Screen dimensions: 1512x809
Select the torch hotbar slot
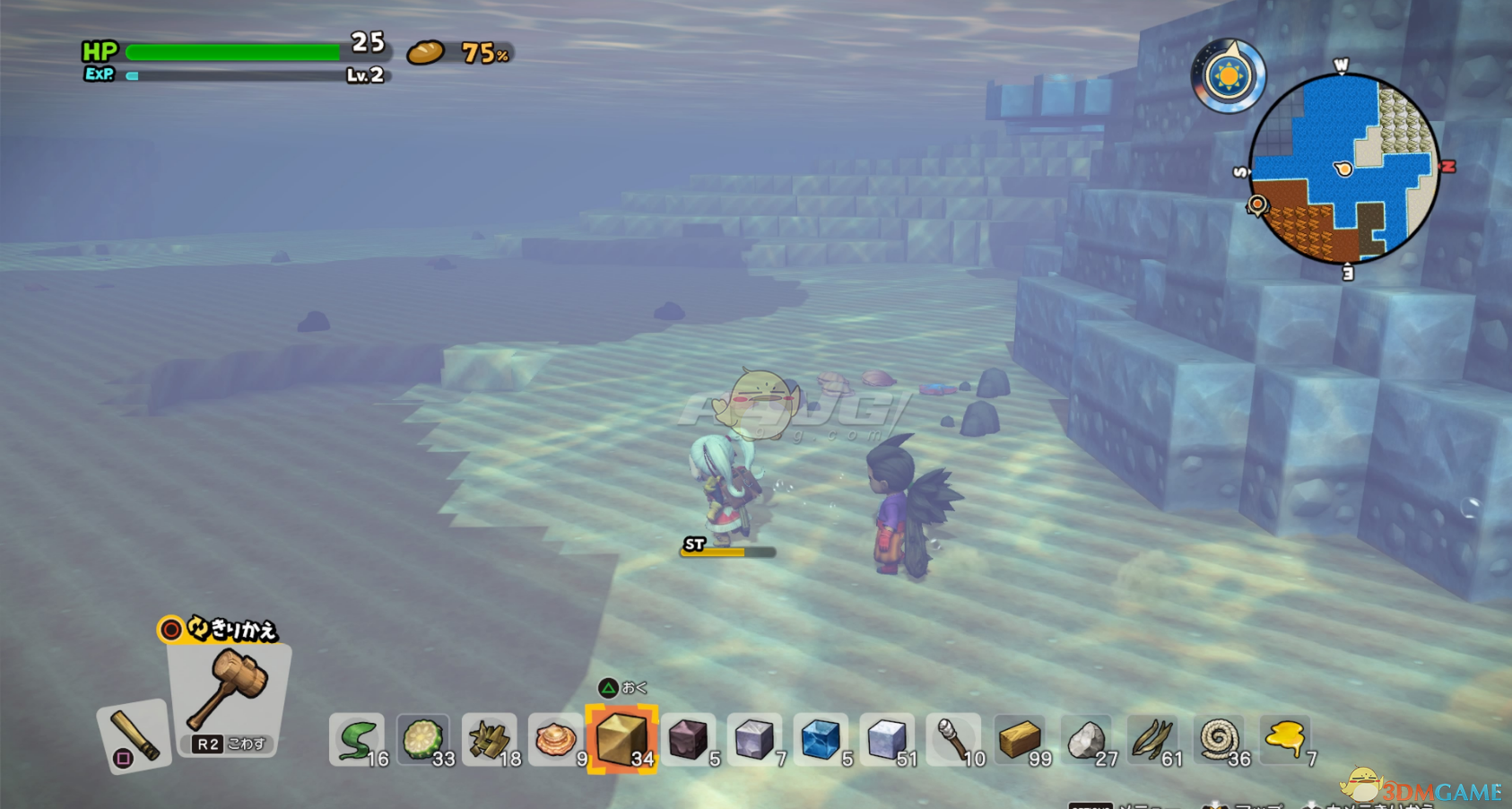coord(953,740)
